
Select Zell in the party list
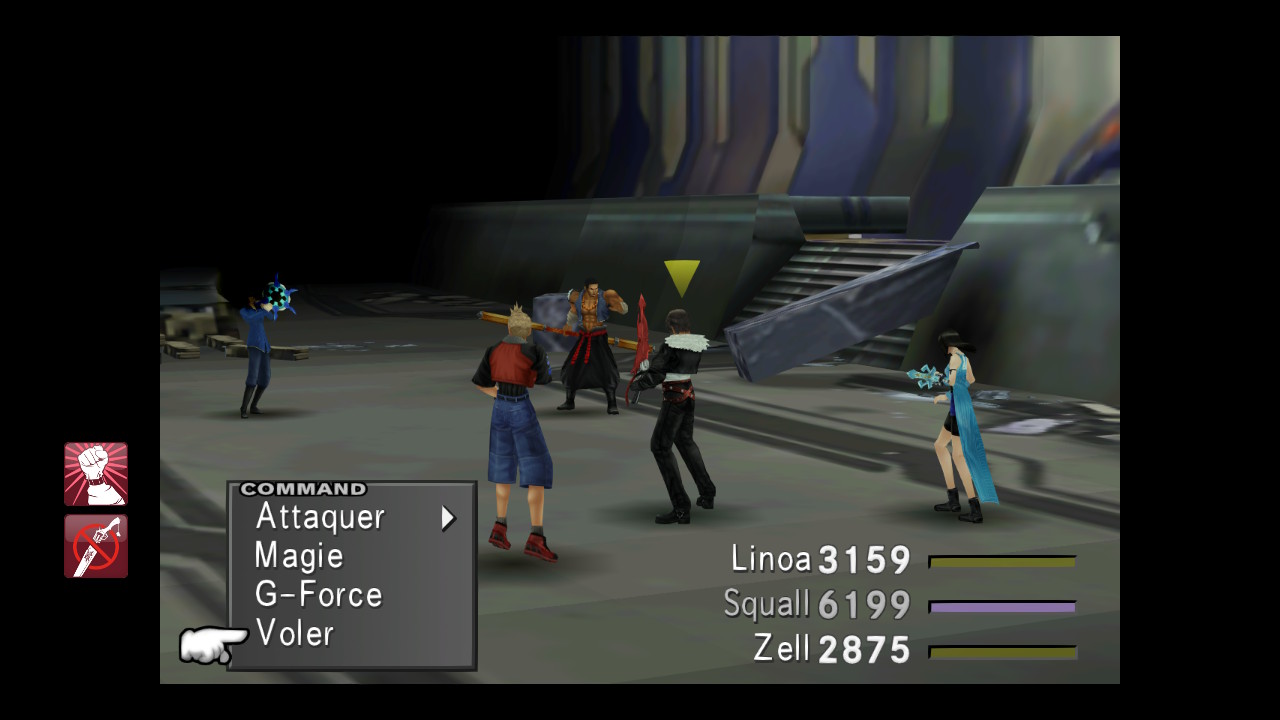[x=781, y=648]
